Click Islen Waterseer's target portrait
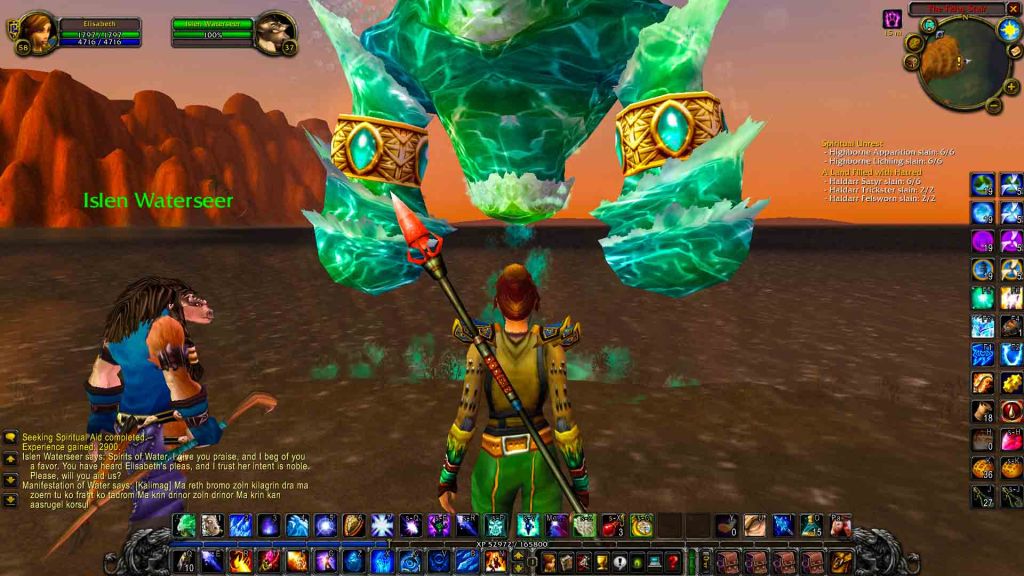1024x576 pixels. point(274,31)
